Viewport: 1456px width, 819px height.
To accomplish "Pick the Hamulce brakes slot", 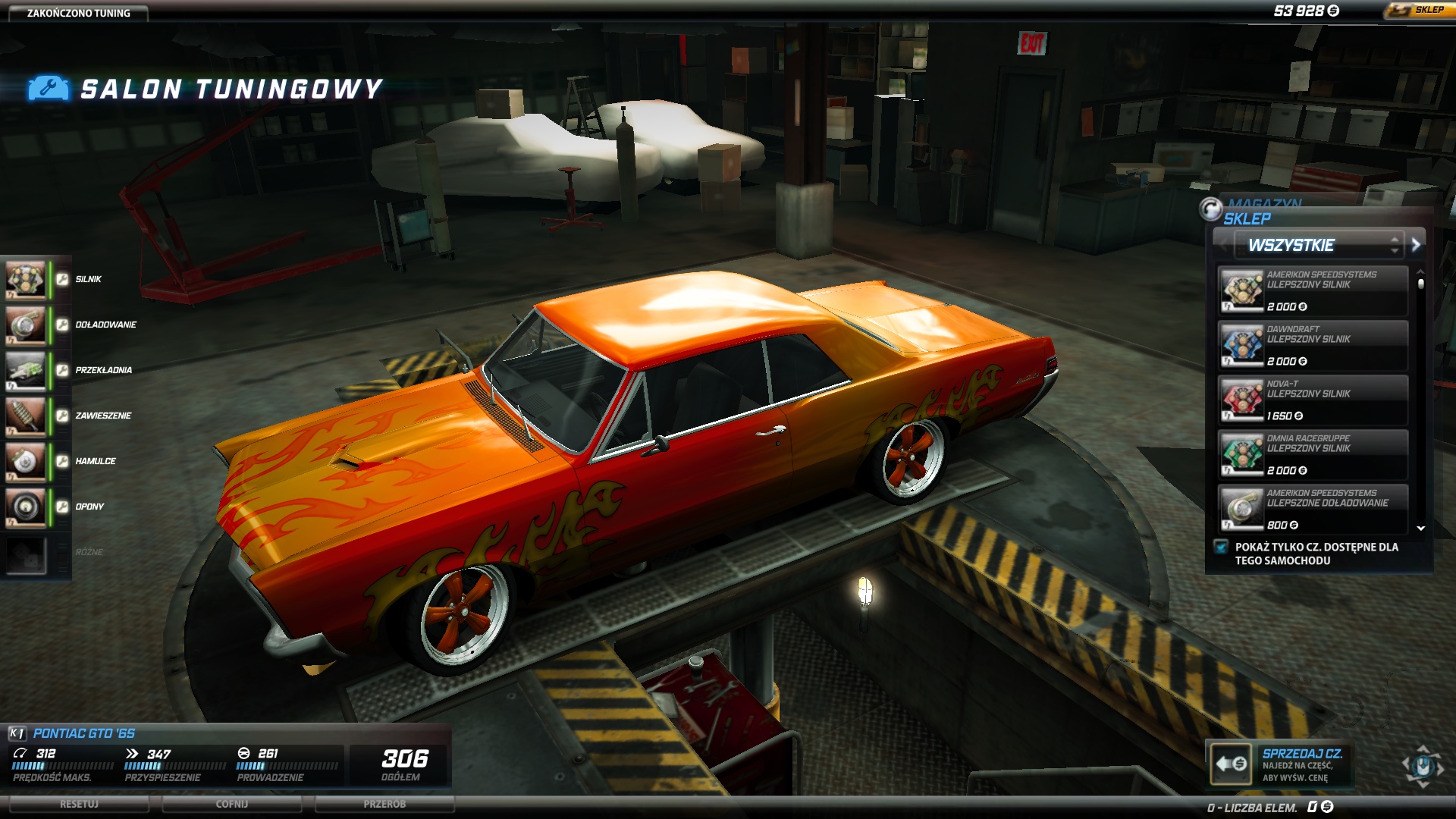I will pyautogui.click(x=27, y=462).
